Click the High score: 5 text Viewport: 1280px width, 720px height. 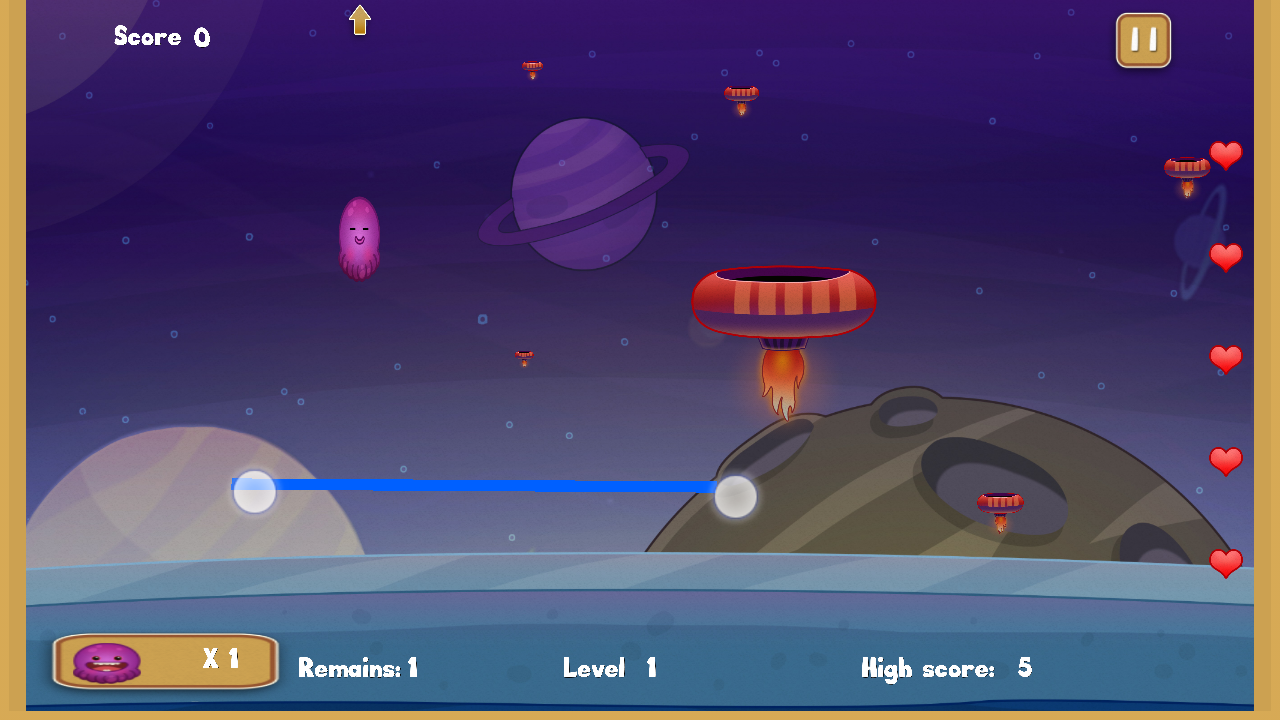[948, 668]
